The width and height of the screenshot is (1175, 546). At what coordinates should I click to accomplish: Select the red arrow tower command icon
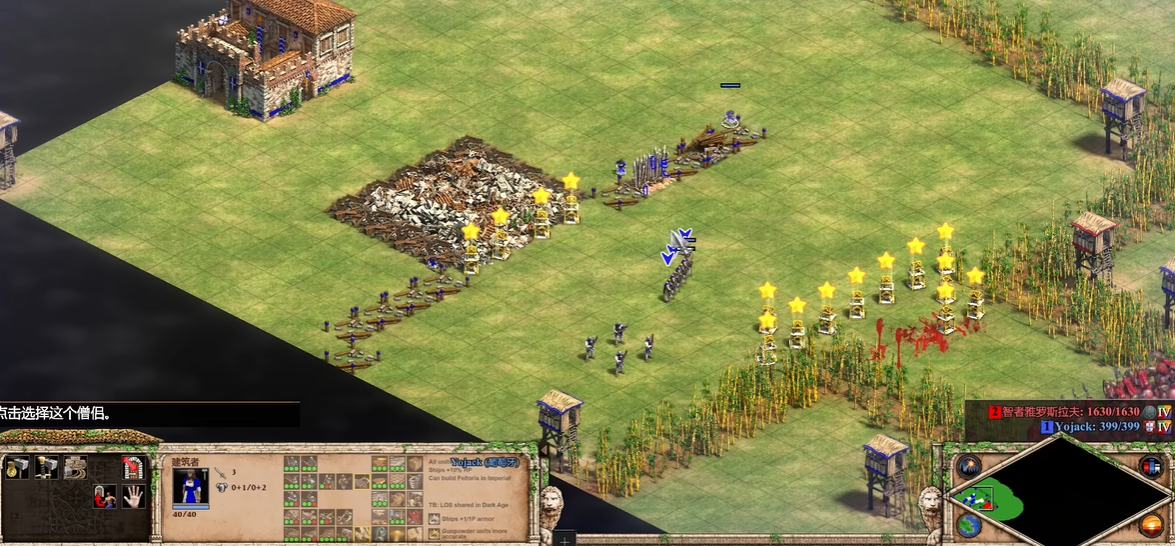pyautogui.click(x=132, y=467)
